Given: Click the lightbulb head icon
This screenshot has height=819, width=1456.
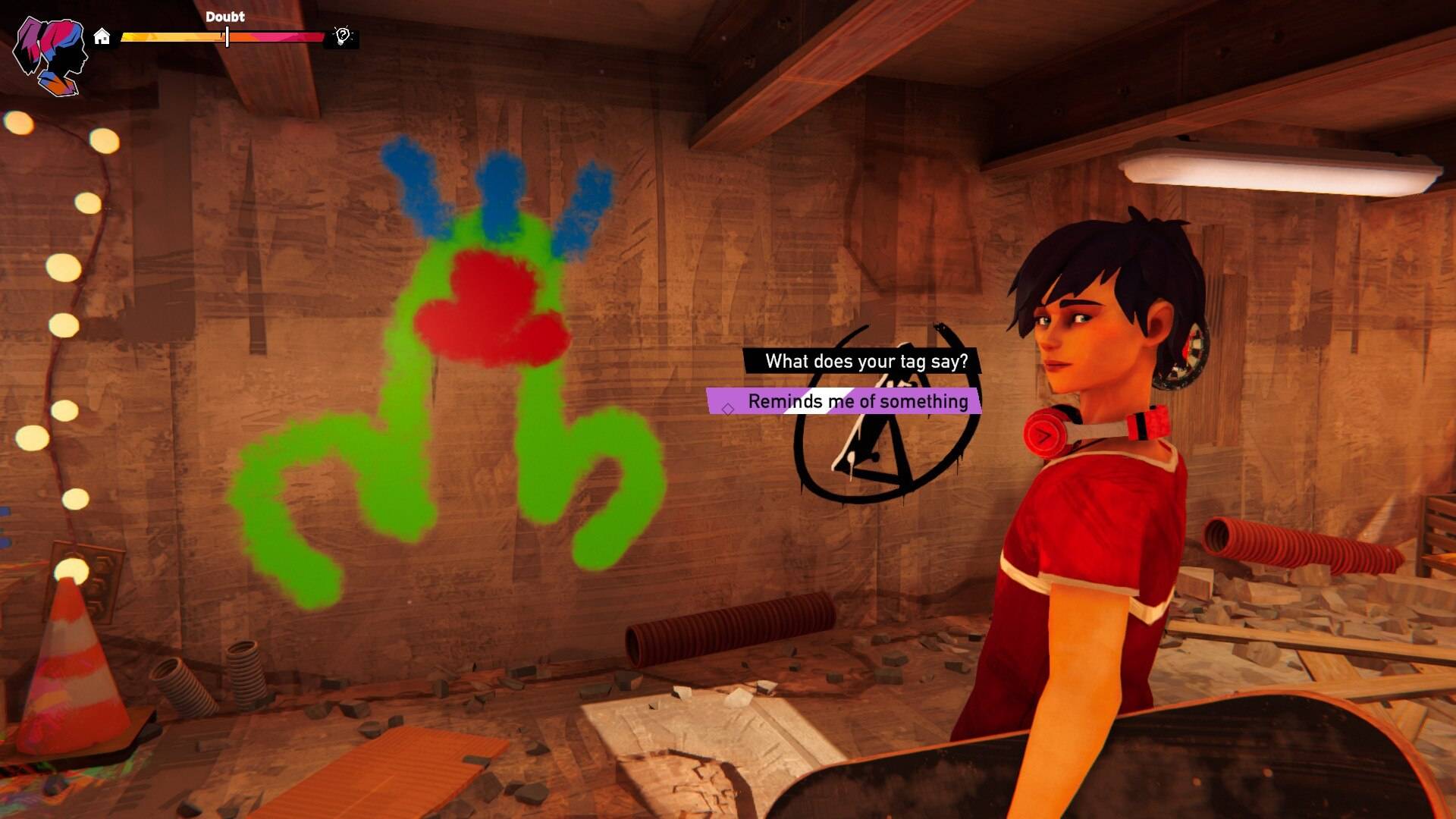Looking at the screenshot, I should [x=343, y=36].
